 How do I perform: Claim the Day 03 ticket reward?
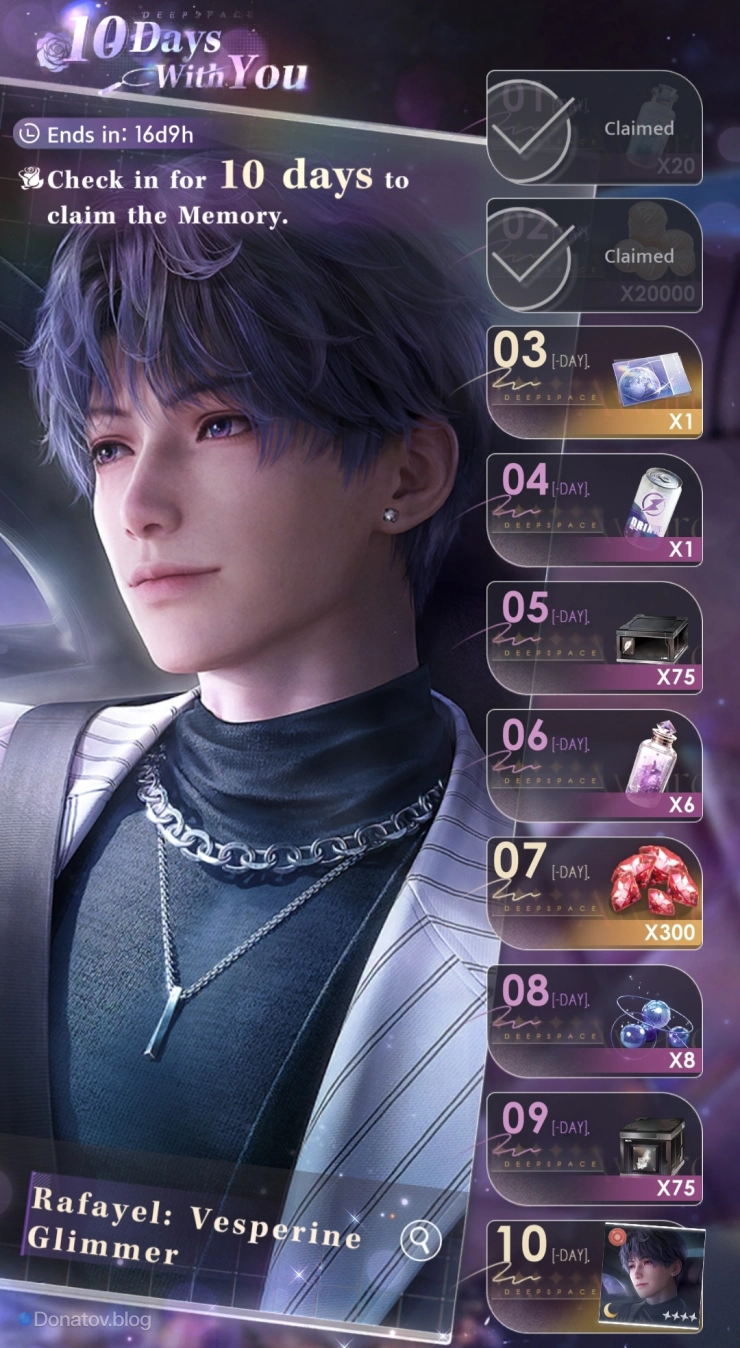pyautogui.click(x=594, y=383)
